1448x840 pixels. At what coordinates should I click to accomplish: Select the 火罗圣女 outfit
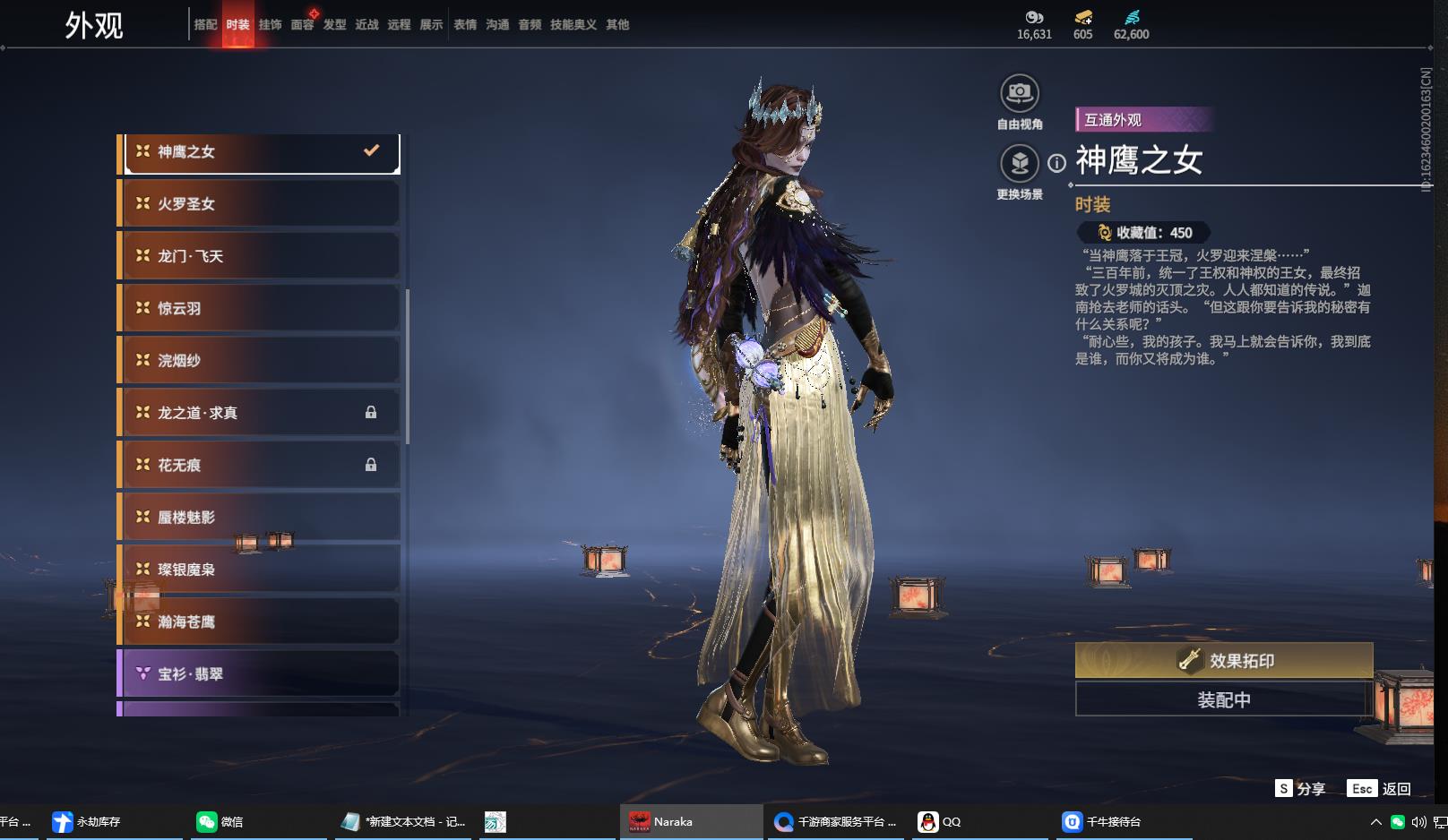[x=260, y=204]
